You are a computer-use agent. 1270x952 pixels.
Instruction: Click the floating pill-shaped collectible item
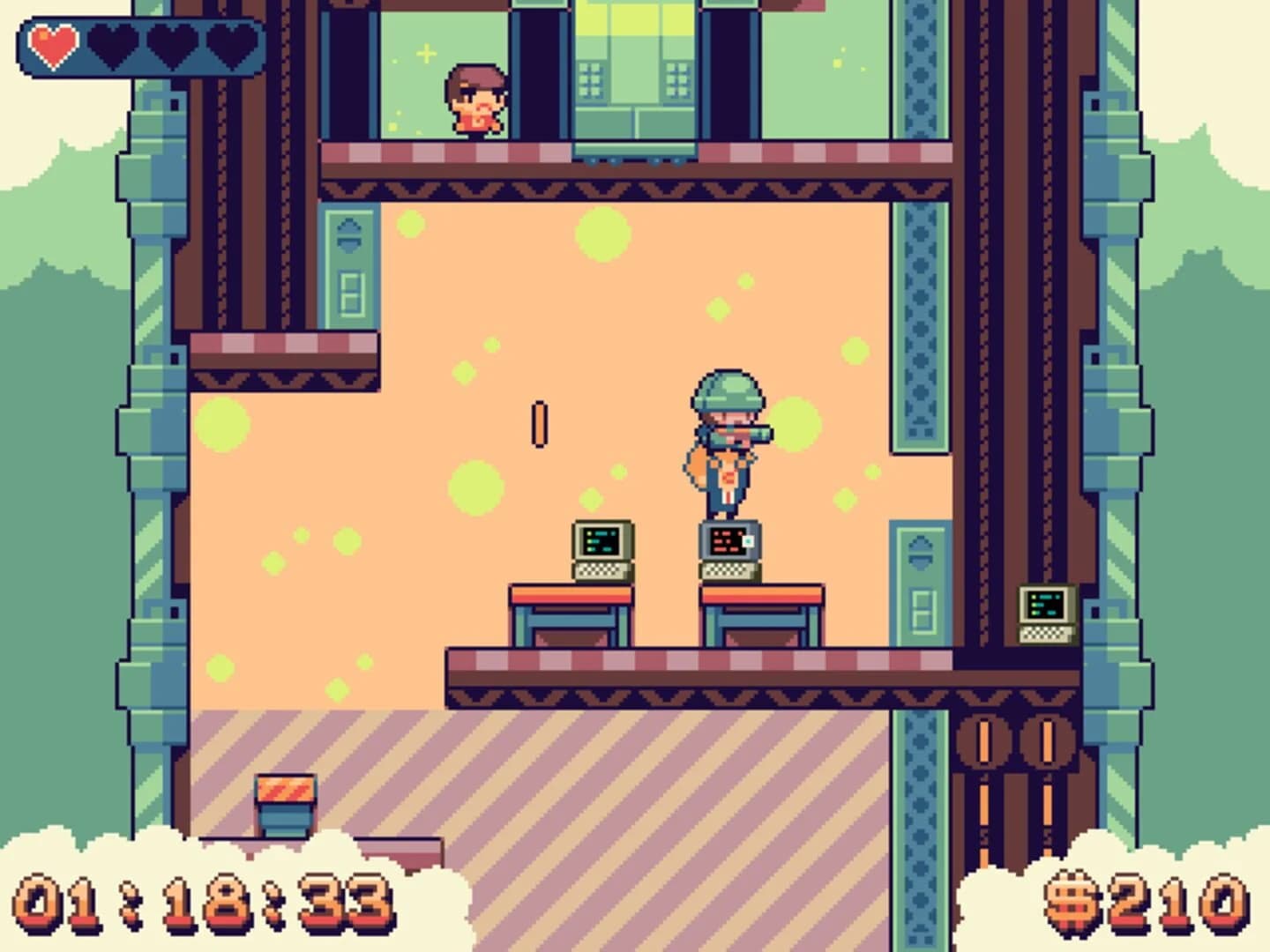[537, 423]
